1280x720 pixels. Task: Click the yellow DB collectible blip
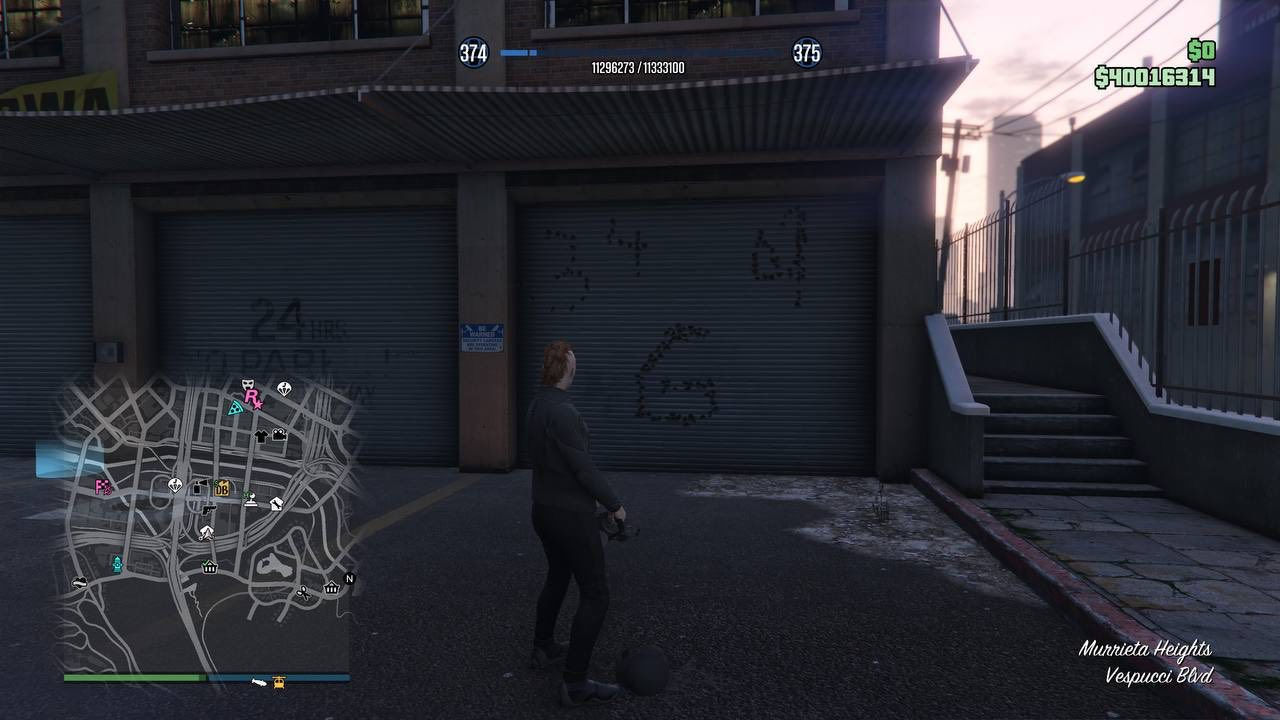[x=221, y=490]
